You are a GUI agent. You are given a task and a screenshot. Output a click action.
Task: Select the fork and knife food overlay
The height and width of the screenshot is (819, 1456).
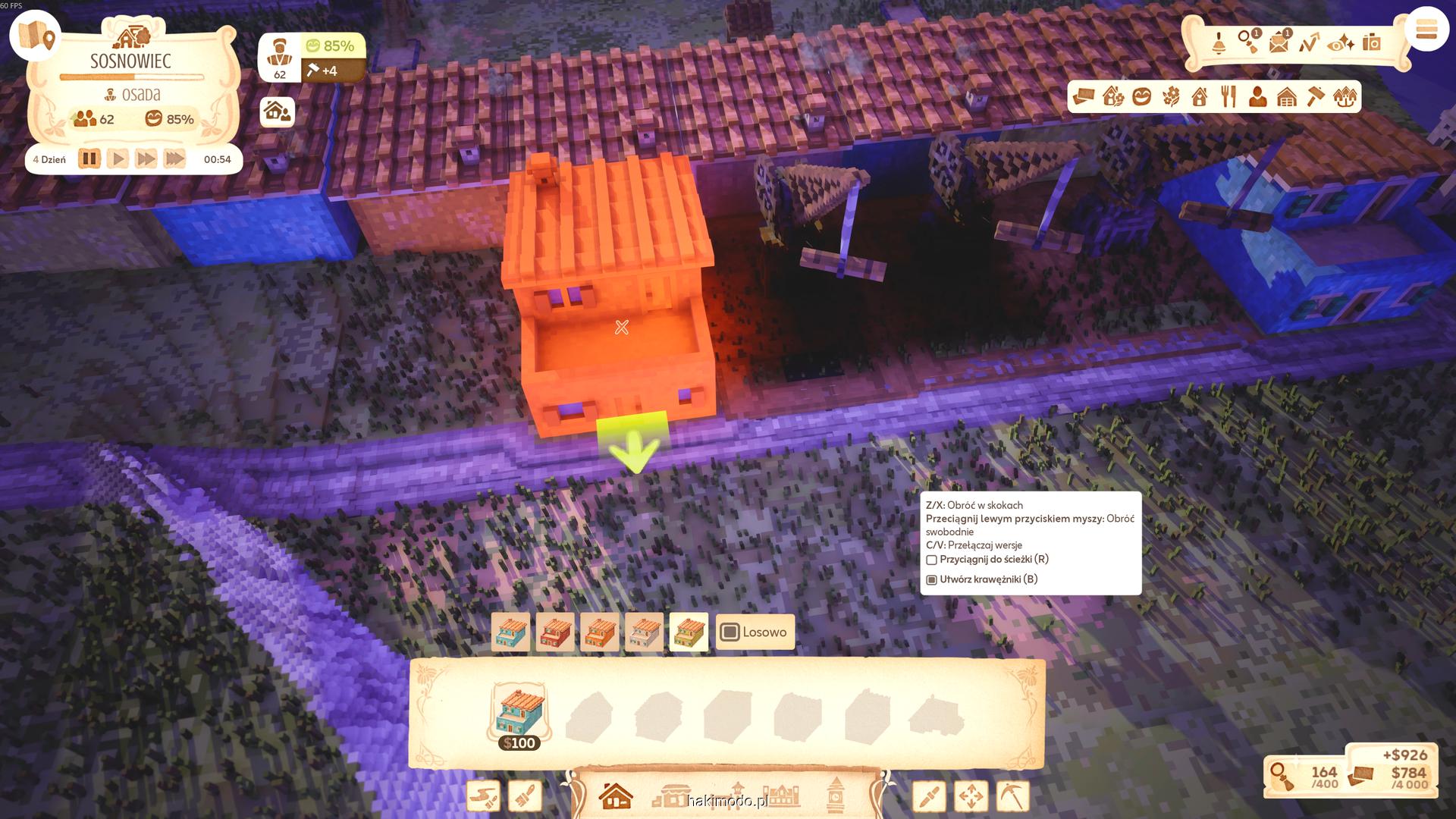pyautogui.click(x=1228, y=97)
